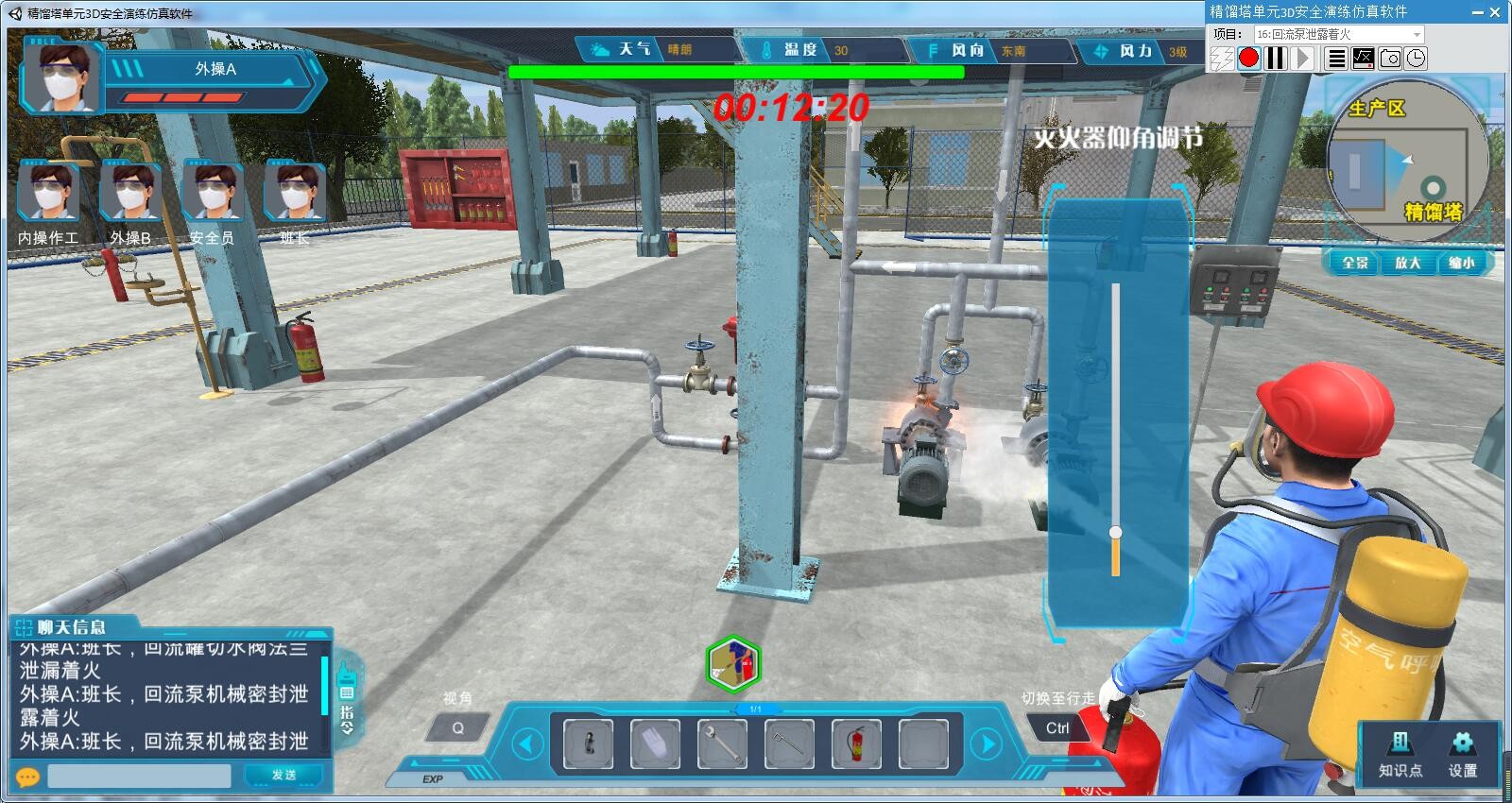Open the 设置 settings menu
The width and height of the screenshot is (1512, 803).
click(x=1462, y=754)
